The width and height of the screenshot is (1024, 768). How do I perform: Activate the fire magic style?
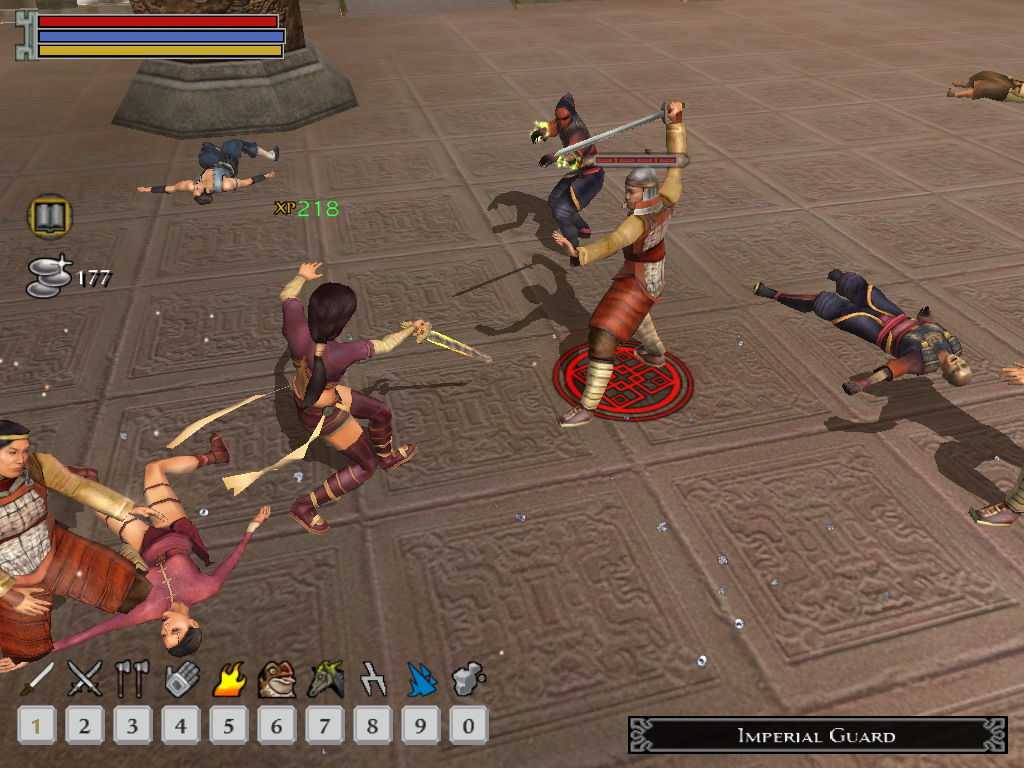click(x=229, y=679)
